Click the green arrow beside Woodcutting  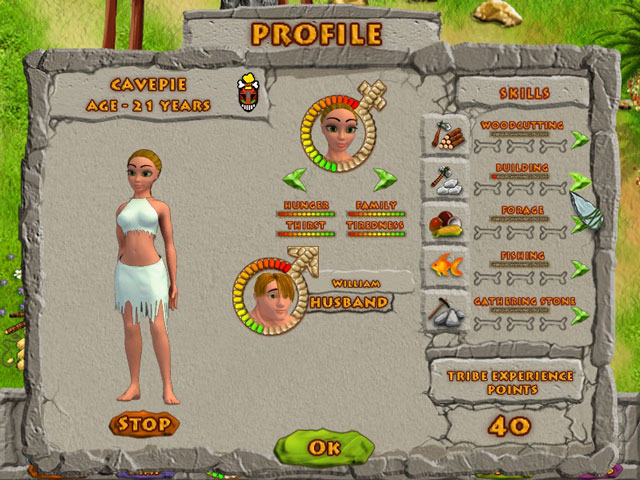pos(579,139)
